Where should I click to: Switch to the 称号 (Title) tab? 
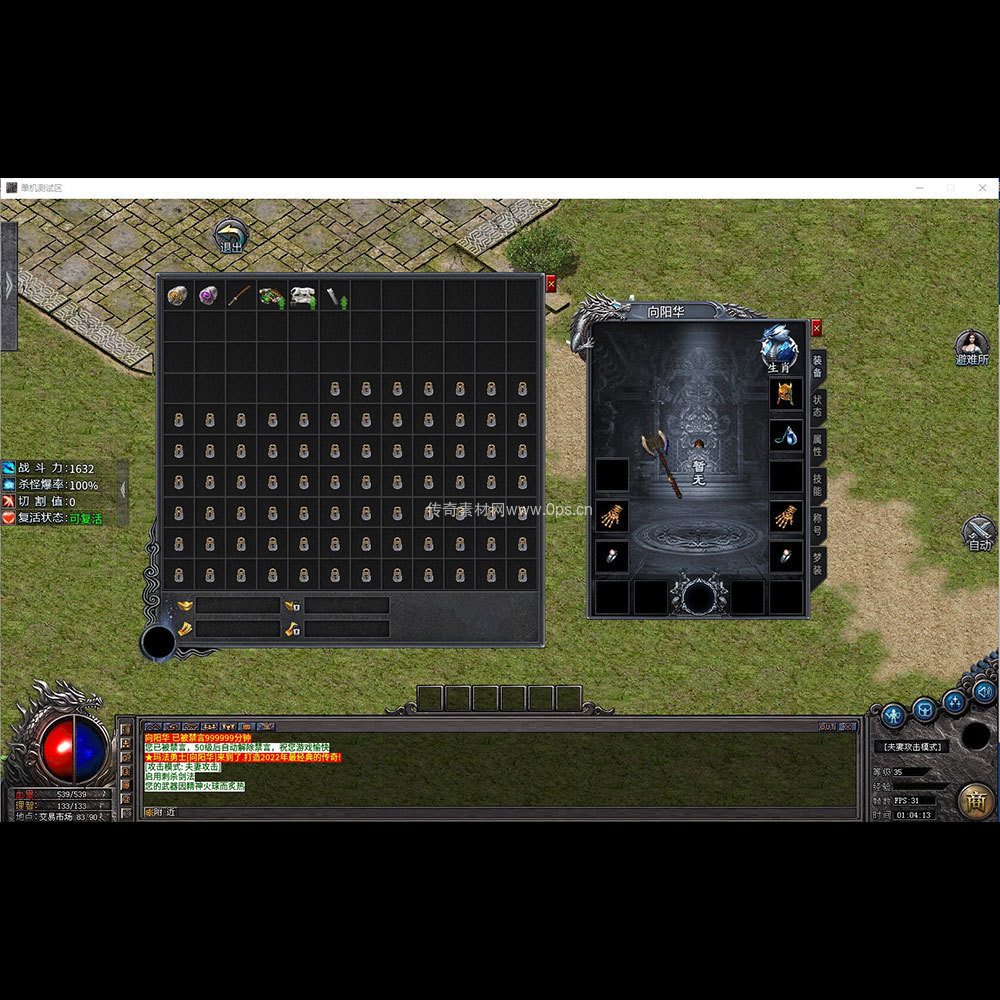818,524
